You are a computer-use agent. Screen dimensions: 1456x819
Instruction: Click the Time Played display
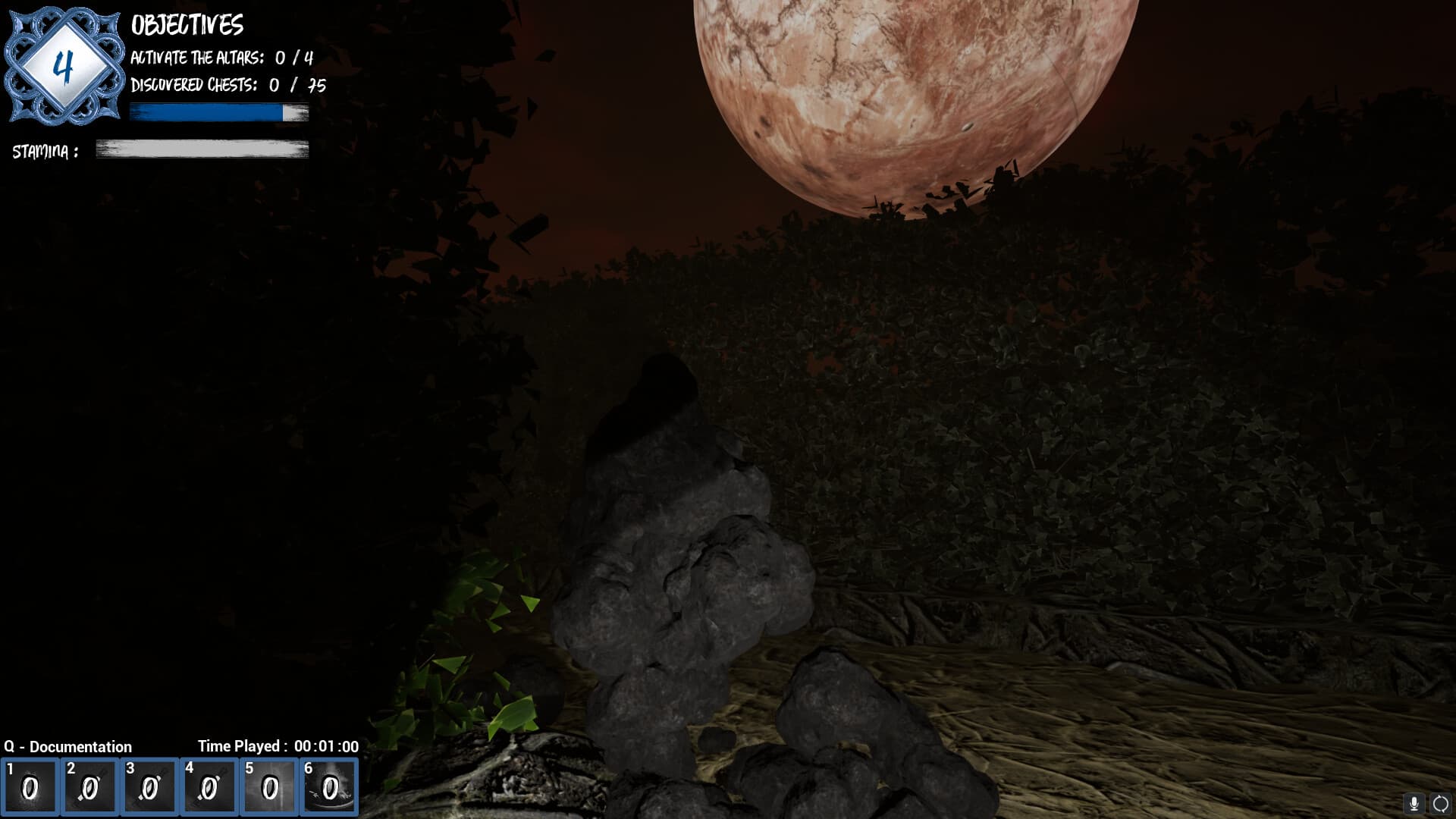pyautogui.click(x=278, y=747)
